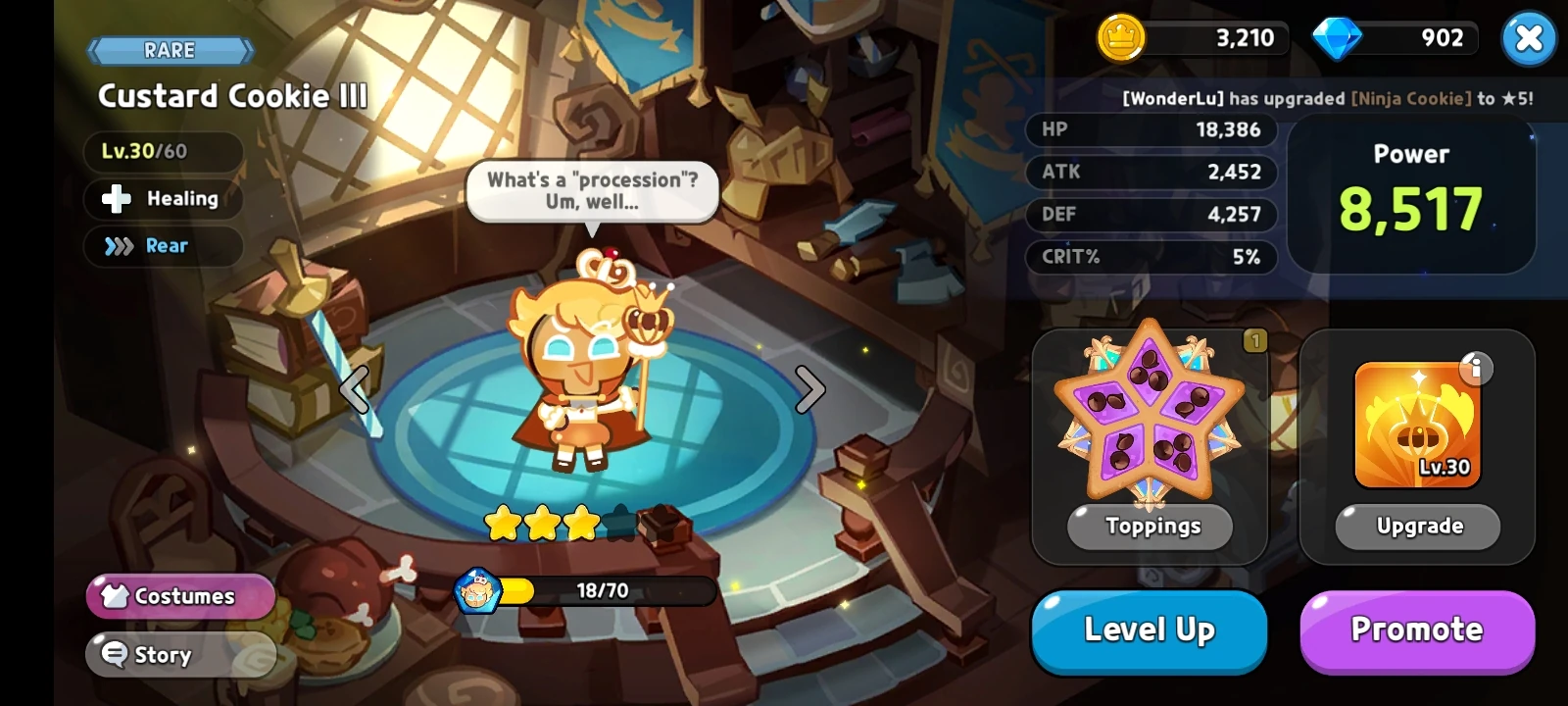Screen dimensions: 1568x706
Task: Select the Healing type icon
Action: (x=118, y=199)
